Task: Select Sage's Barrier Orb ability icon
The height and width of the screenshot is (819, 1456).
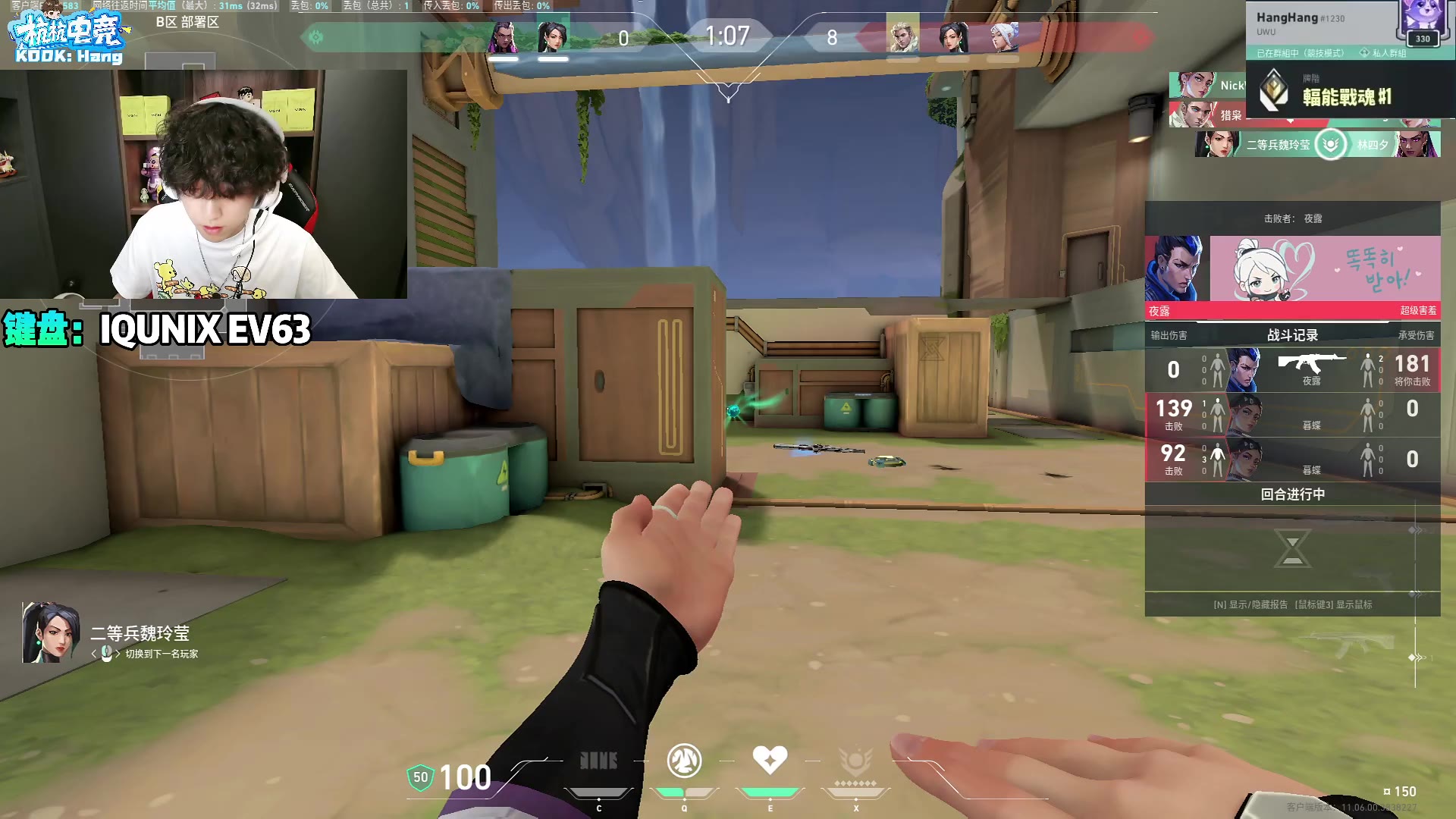Action: [x=598, y=761]
